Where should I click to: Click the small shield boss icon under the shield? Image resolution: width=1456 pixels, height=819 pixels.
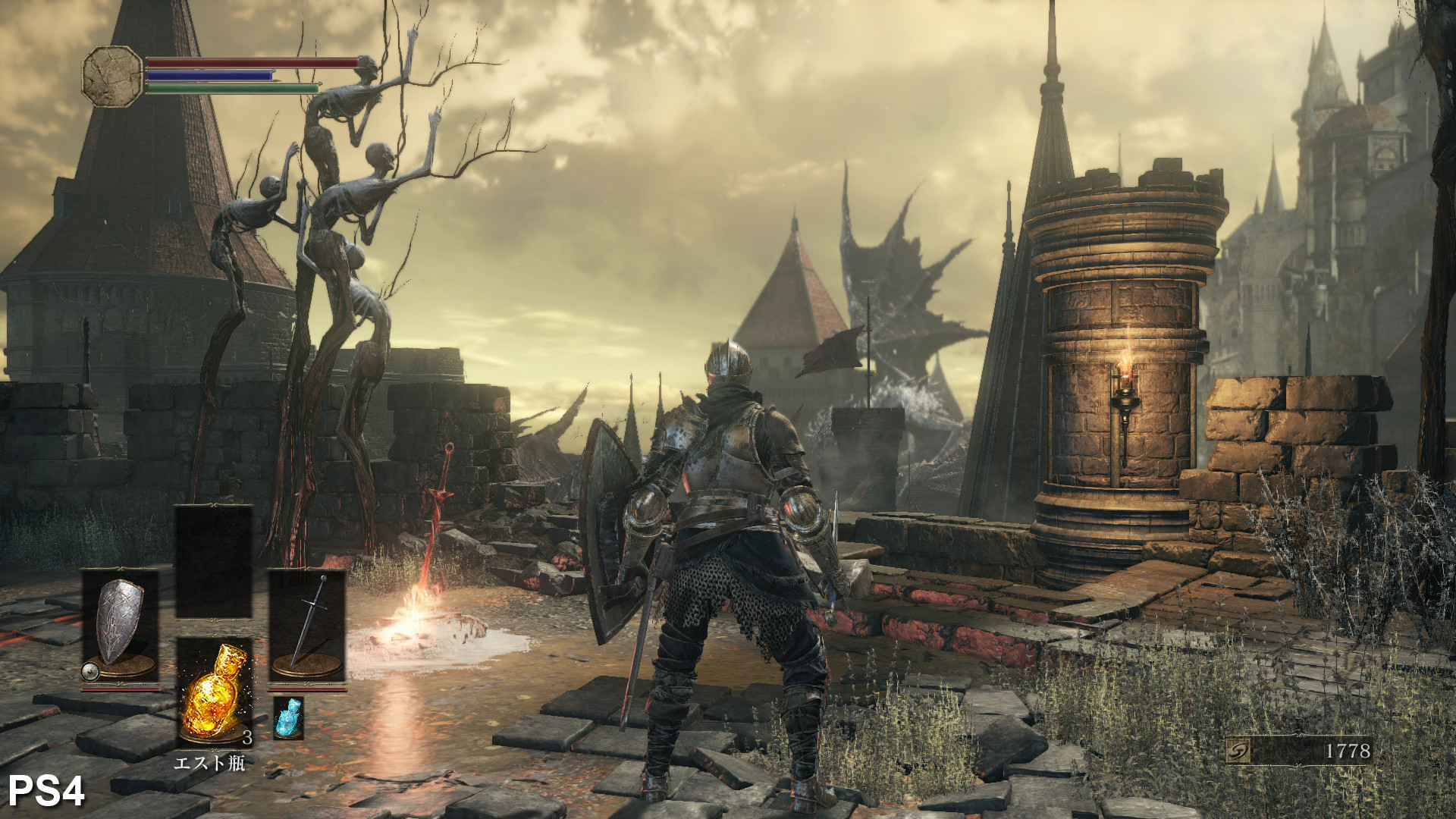(89, 673)
